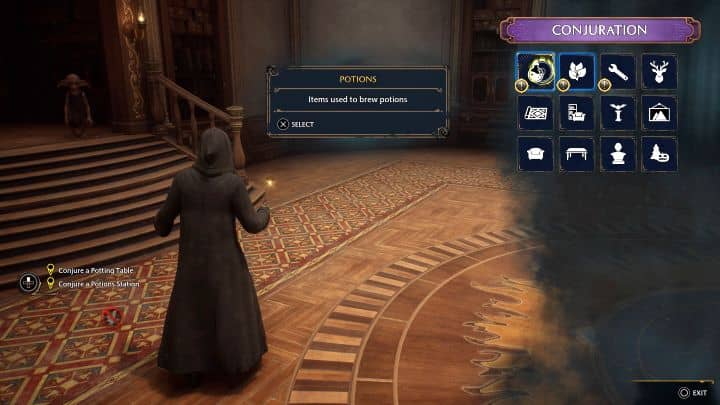
Task: Open the seasonal tree and pumpkin category
Action: click(x=659, y=153)
